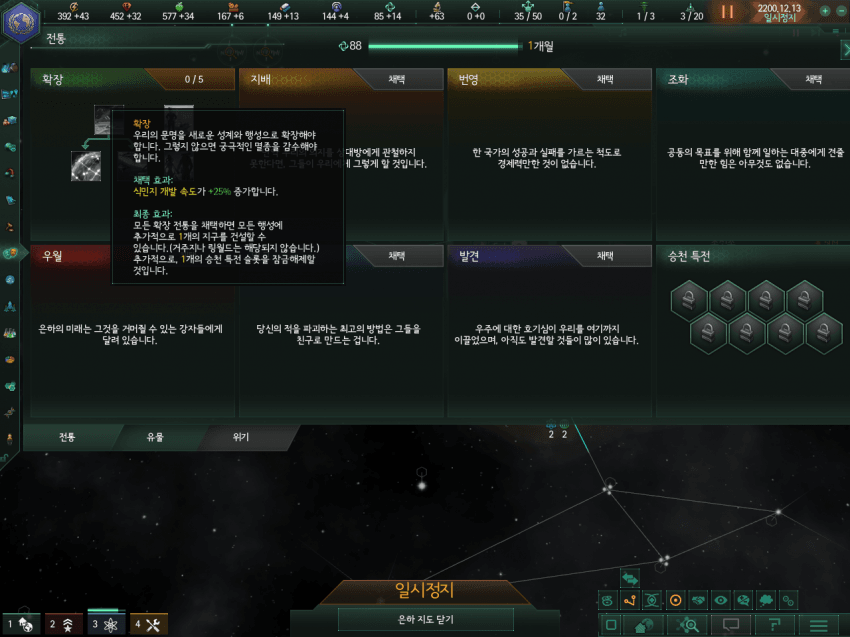Select control group 4 with tools icon

coord(147,625)
